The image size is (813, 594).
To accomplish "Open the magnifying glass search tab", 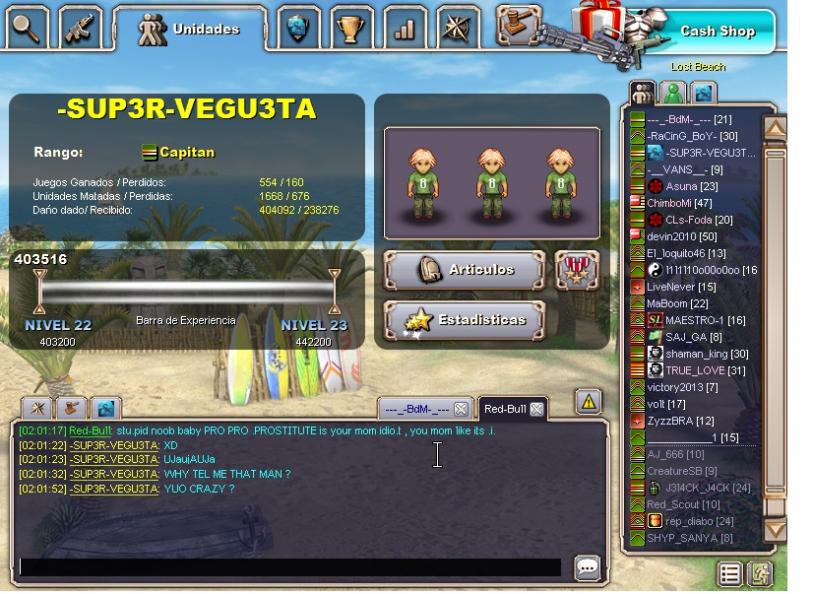I will [x=27, y=28].
